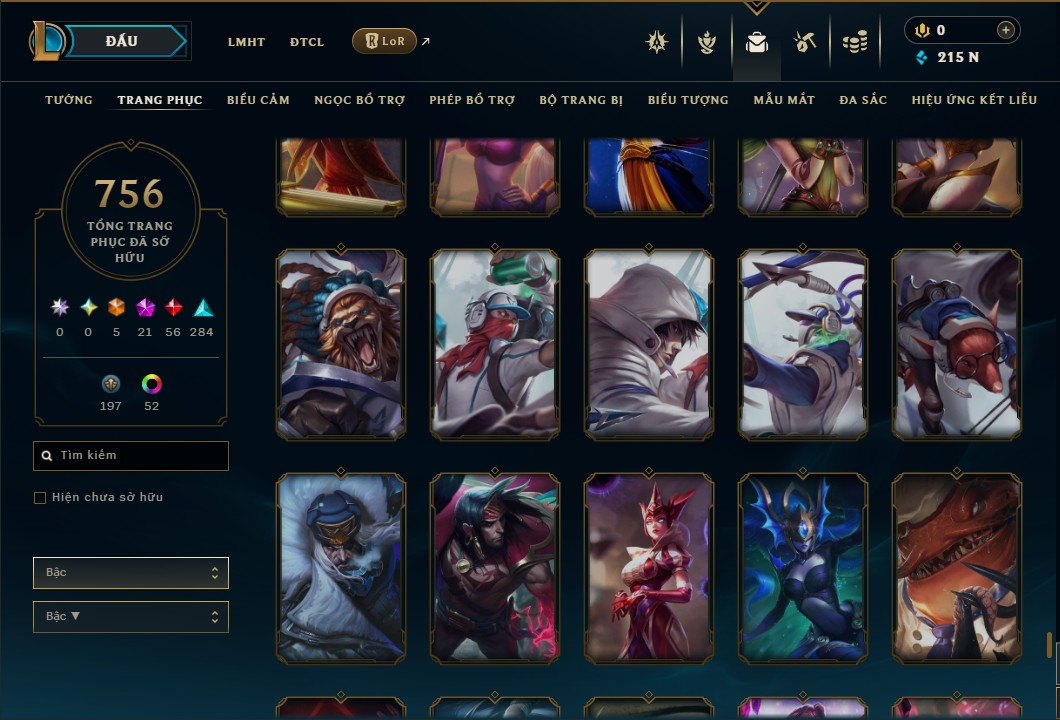
Task: Open the Bậc ▼ sort dropdown
Action: point(131,617)
